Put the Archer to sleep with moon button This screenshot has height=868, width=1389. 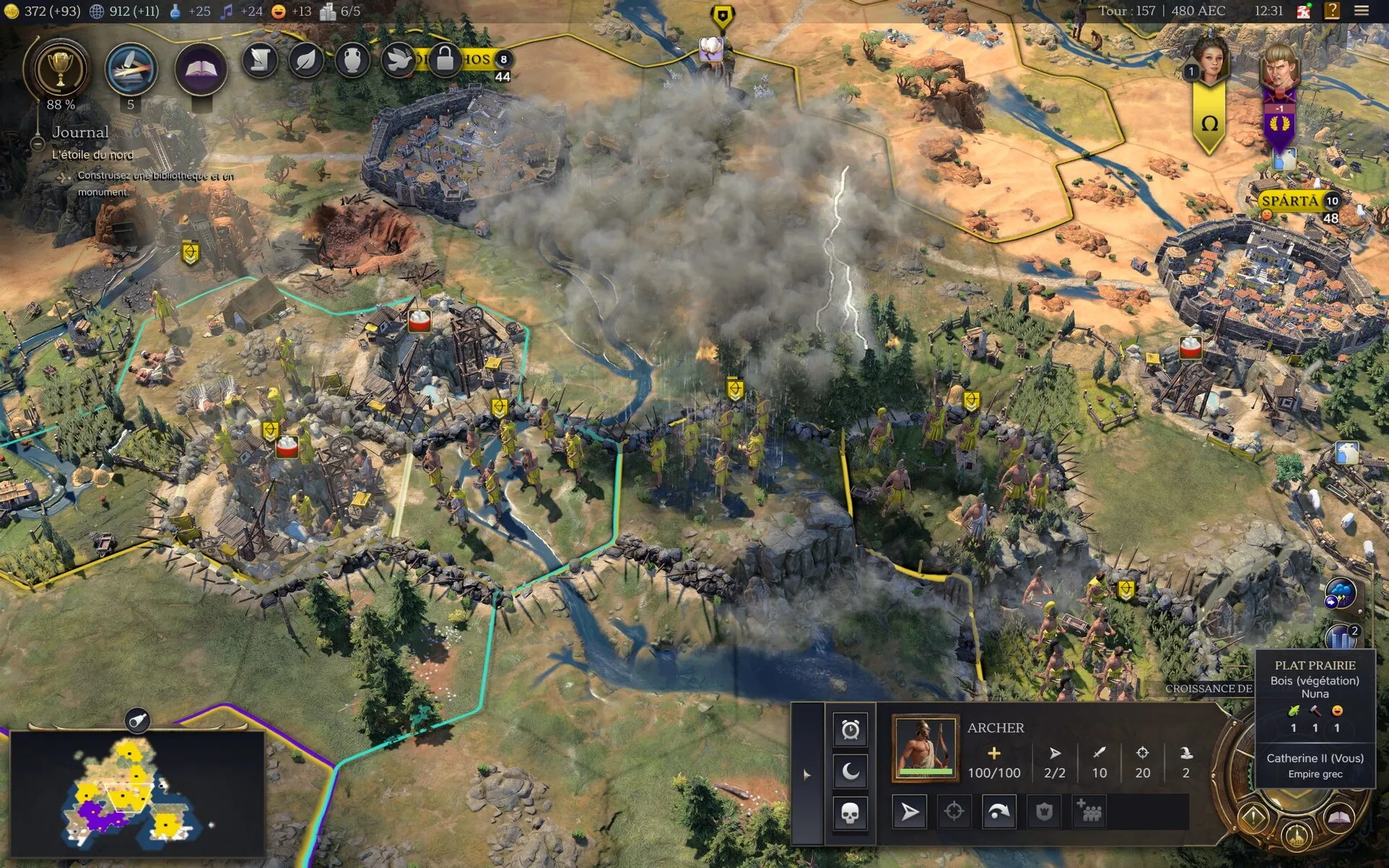pyautogui.click(x=850, y=771)
